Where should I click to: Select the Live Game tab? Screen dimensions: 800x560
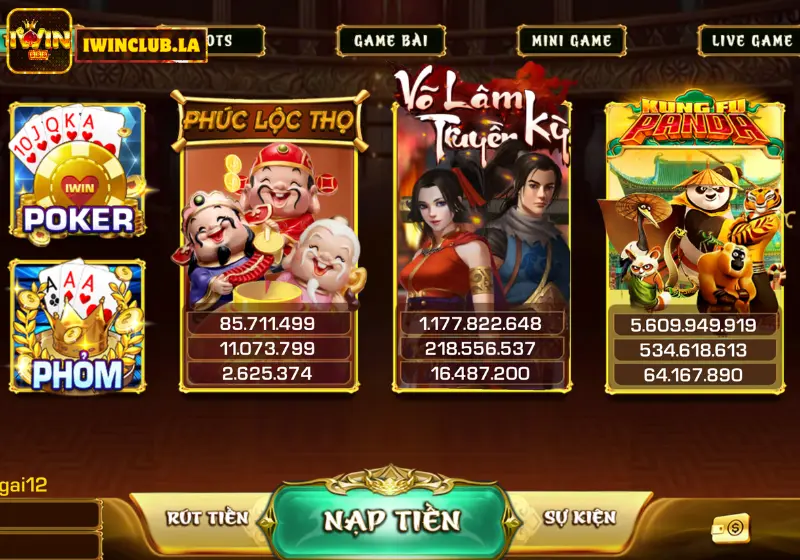click(x=751, y=41)
